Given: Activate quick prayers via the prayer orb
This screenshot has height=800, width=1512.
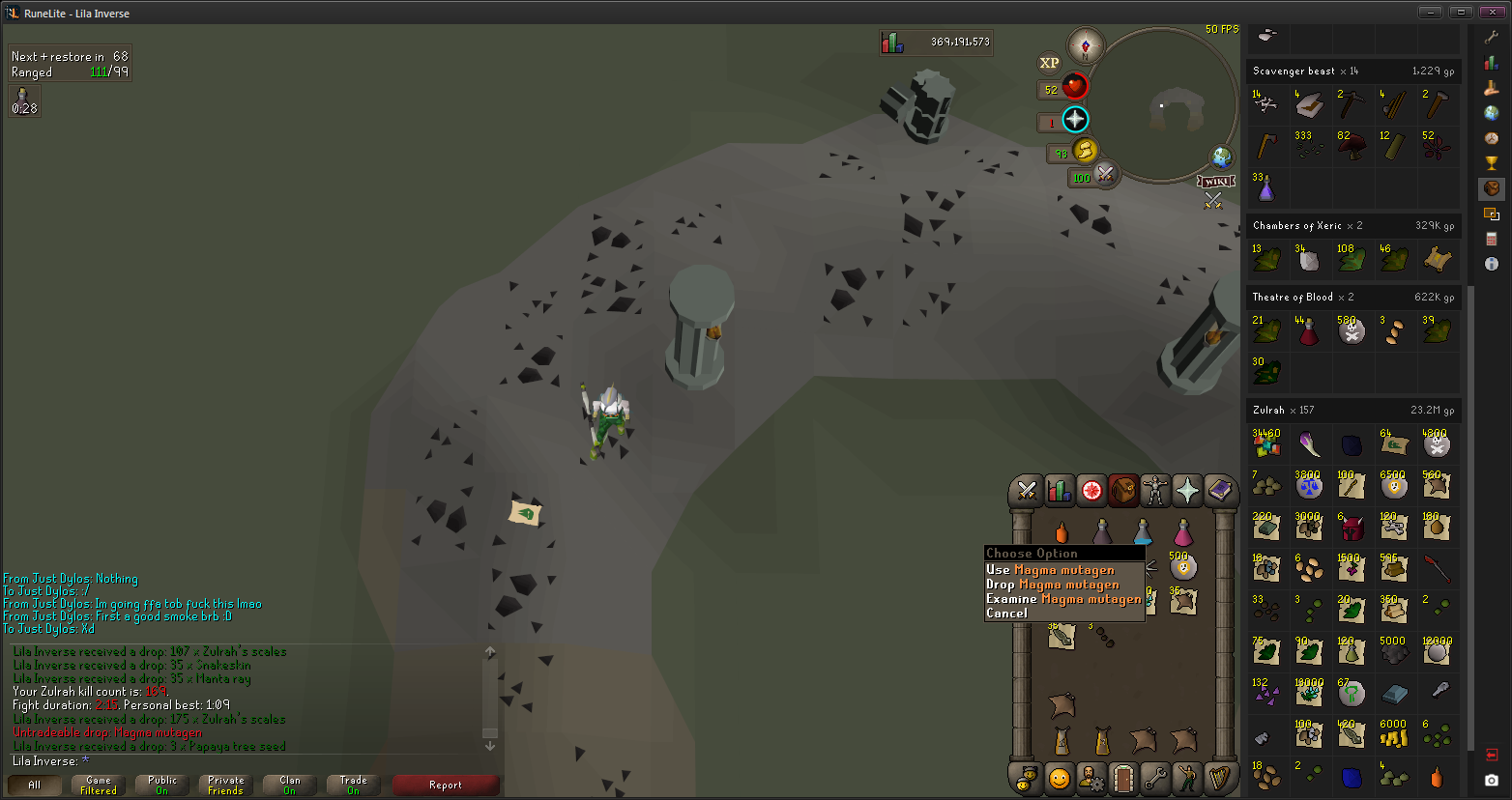Looking at the screenshot, I should [1075, 120].
